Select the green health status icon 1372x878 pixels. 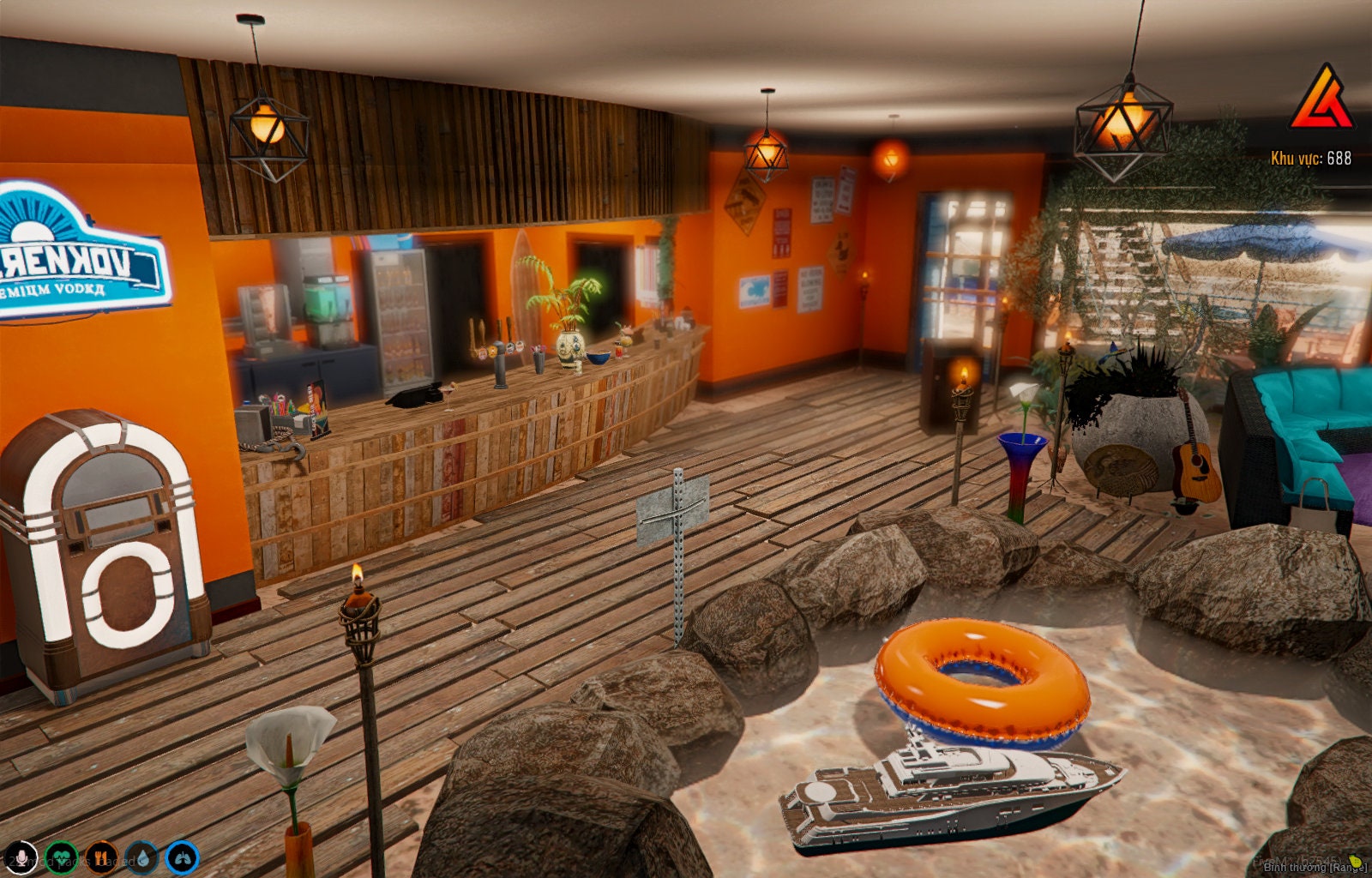[62, 857]
